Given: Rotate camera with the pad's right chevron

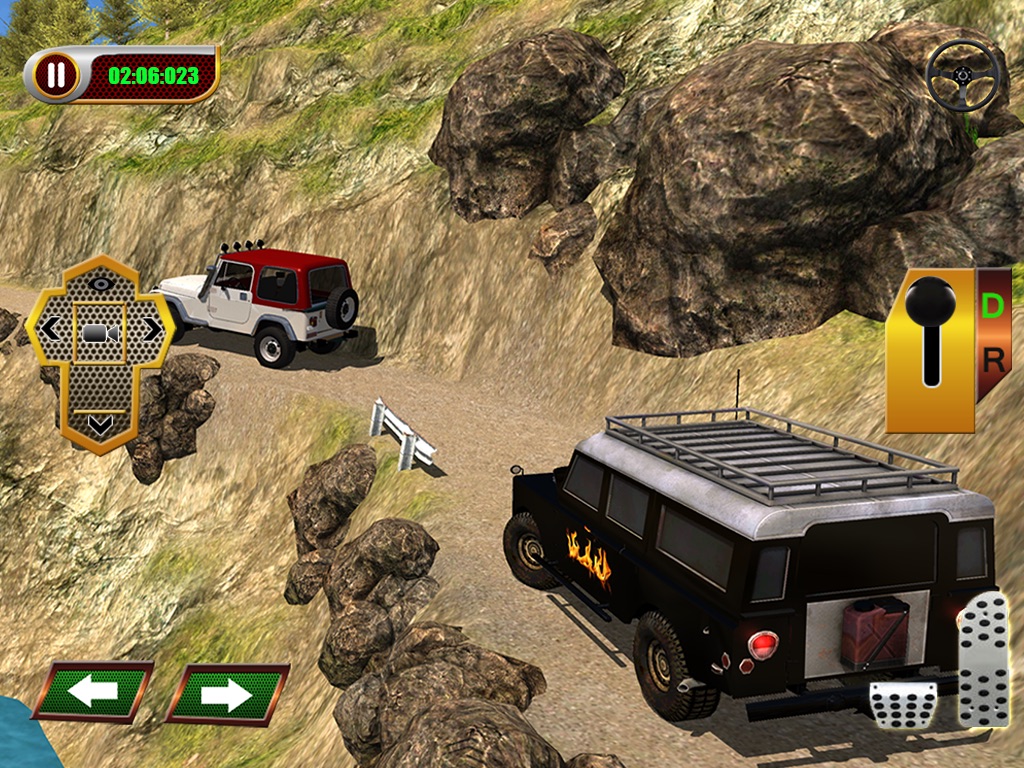Looking at the screenshot, I should tap(150, 329).
